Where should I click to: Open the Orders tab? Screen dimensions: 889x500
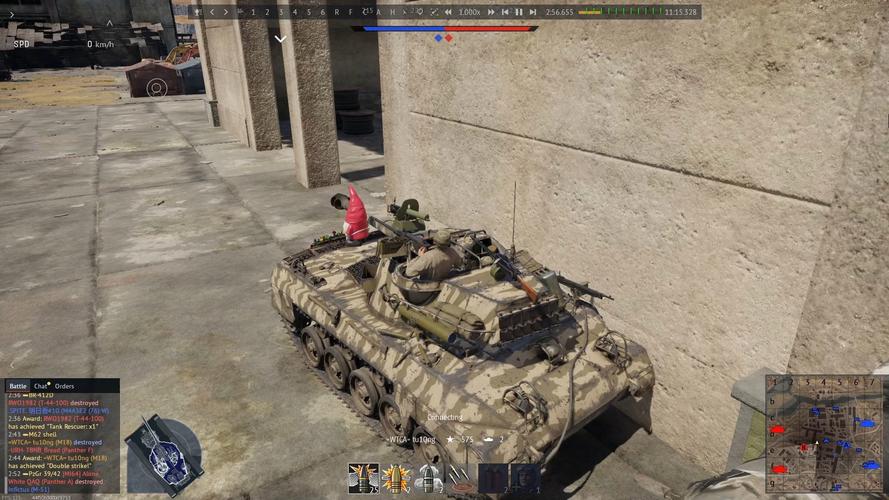click(64, 386)
